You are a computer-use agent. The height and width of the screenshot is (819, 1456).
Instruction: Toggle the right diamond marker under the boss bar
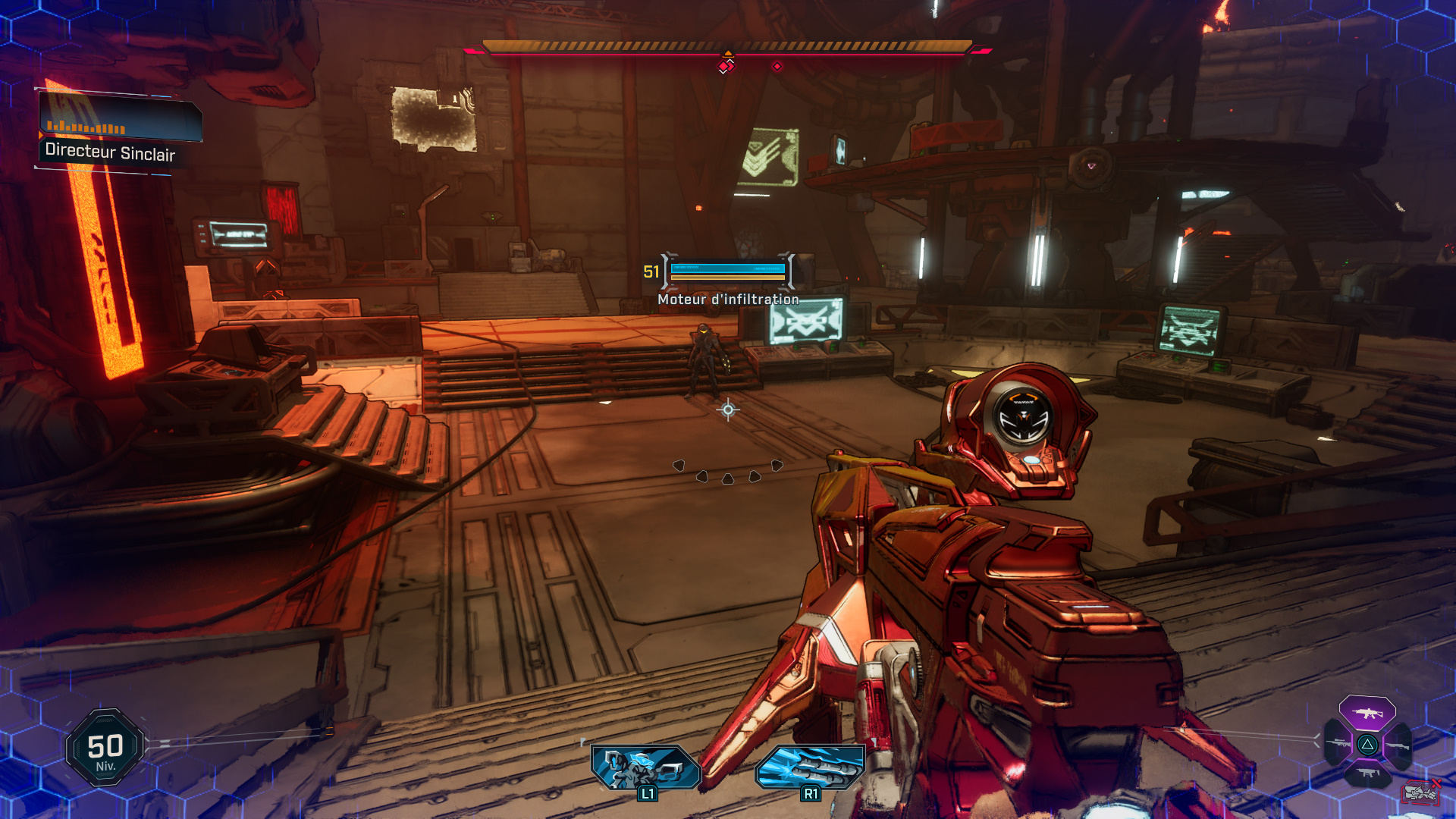[x=777, y=66]
